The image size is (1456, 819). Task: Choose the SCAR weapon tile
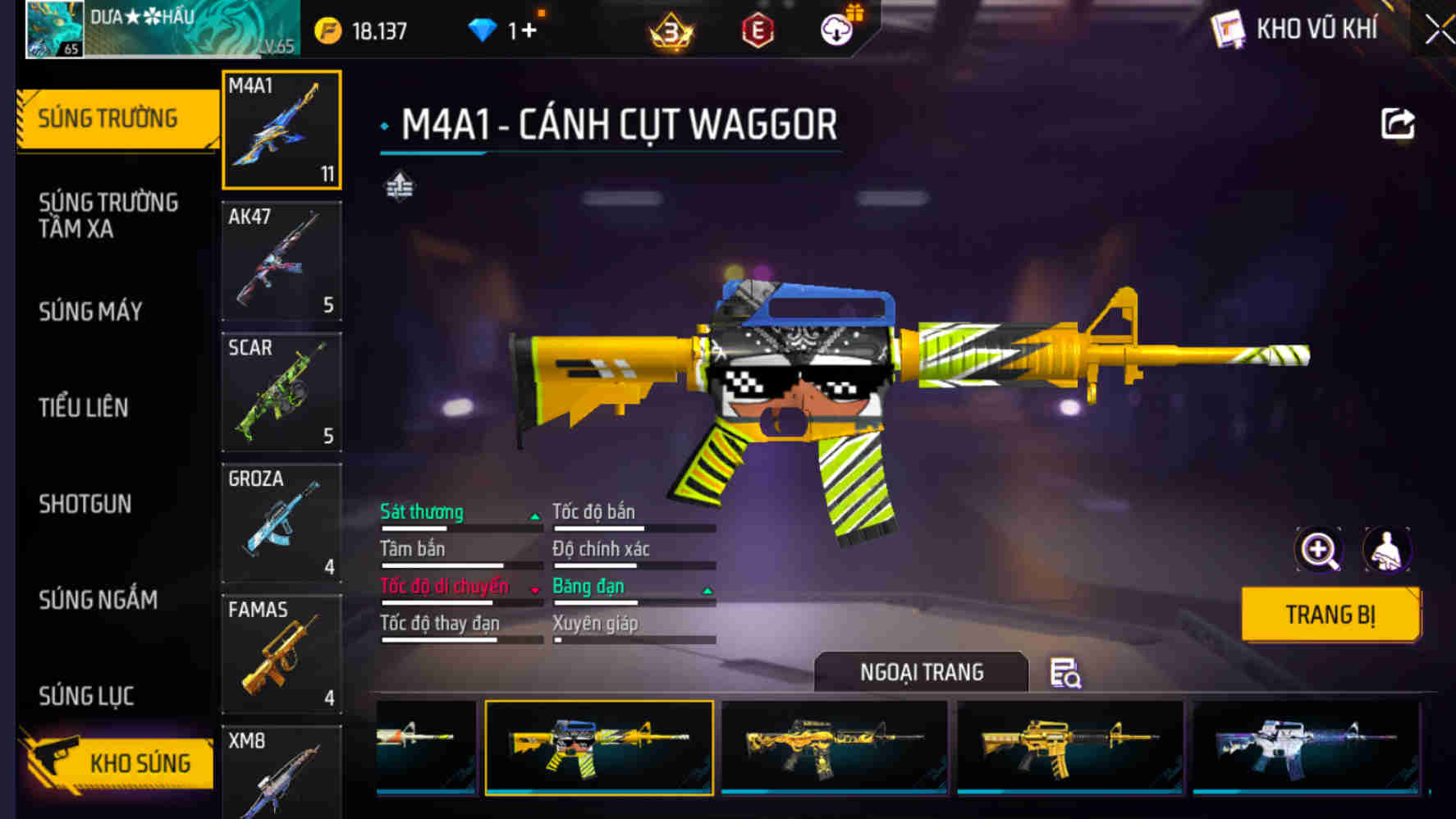(282, 392)
